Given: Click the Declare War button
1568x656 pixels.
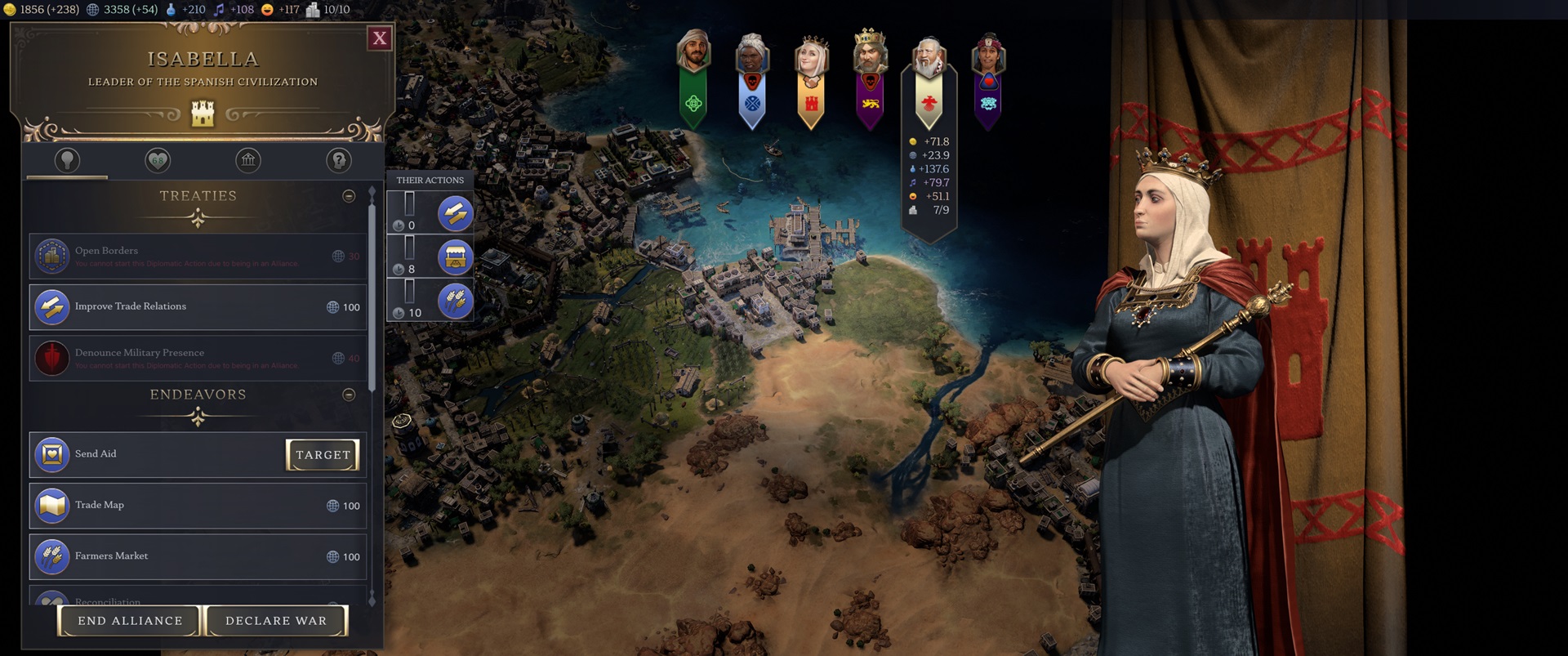Looking at the screenshot, I should pos(275,621).
